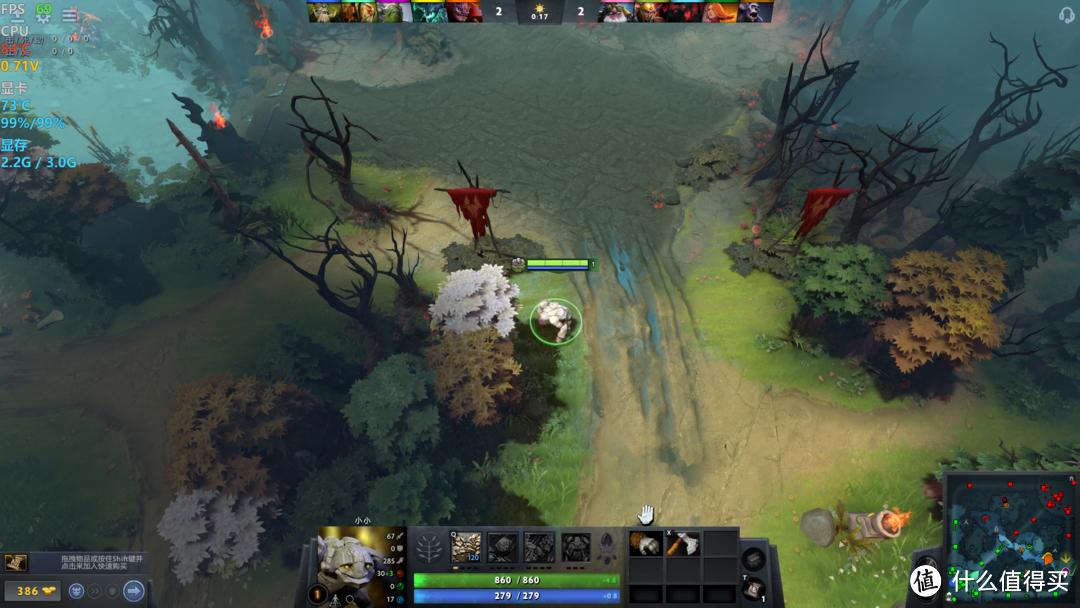Select the courier button

[x=75, y=591]
